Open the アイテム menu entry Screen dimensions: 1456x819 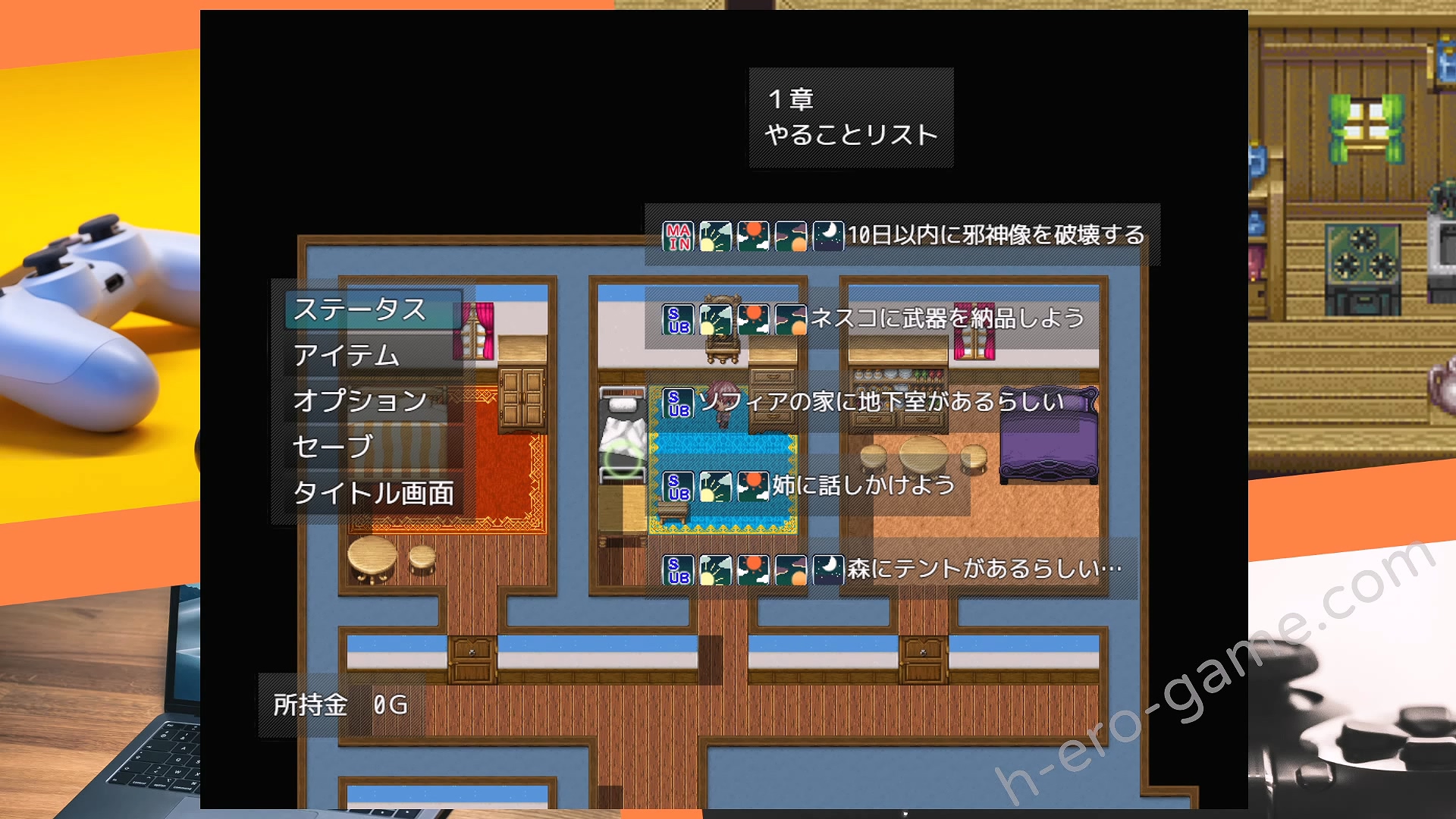[349, 356]
